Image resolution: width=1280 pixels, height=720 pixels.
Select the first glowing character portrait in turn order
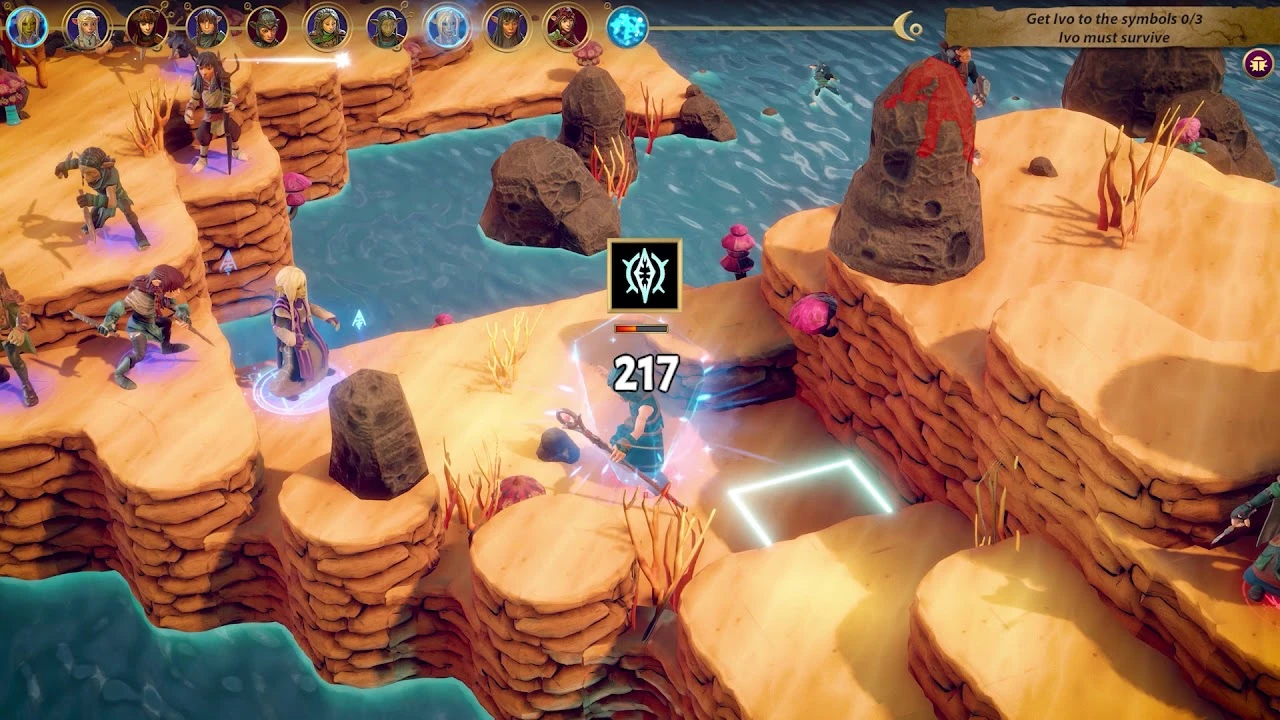26,25
